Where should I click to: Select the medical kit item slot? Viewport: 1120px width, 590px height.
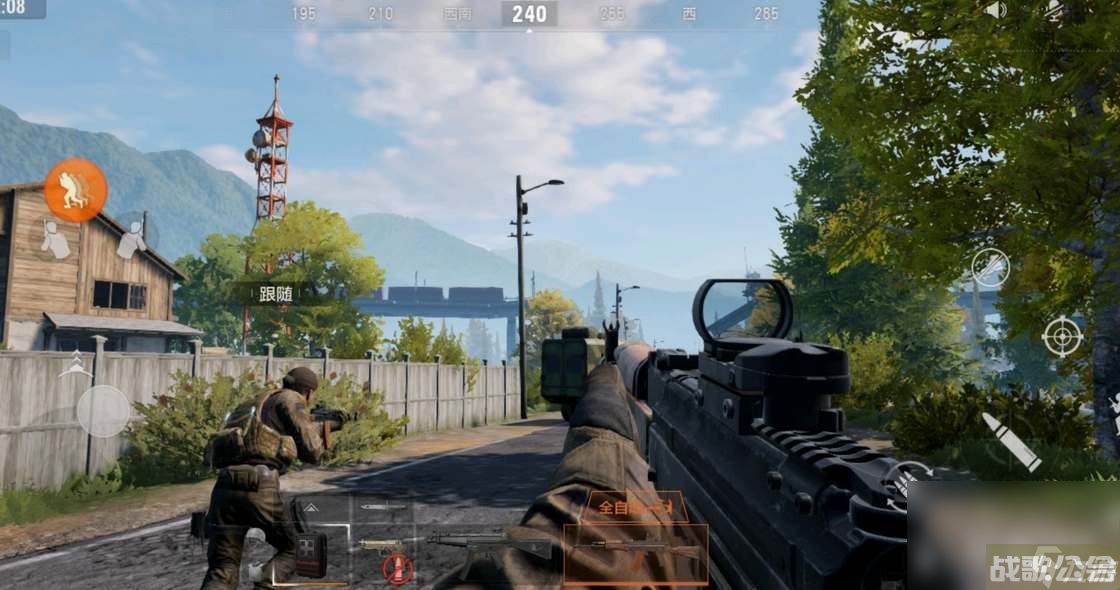(x=310, y=554)
